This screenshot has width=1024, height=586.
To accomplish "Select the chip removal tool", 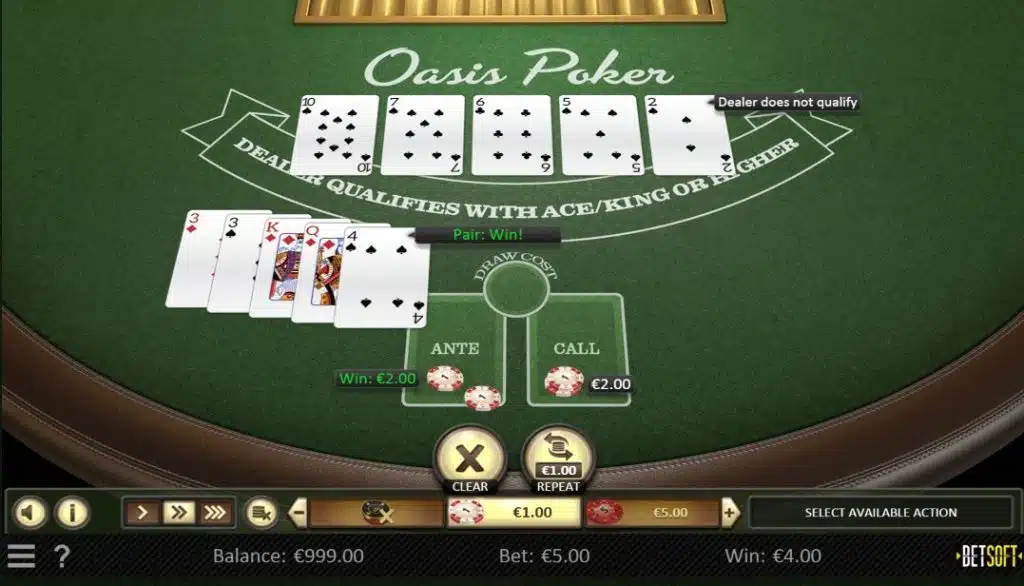I will pos(376,513).
